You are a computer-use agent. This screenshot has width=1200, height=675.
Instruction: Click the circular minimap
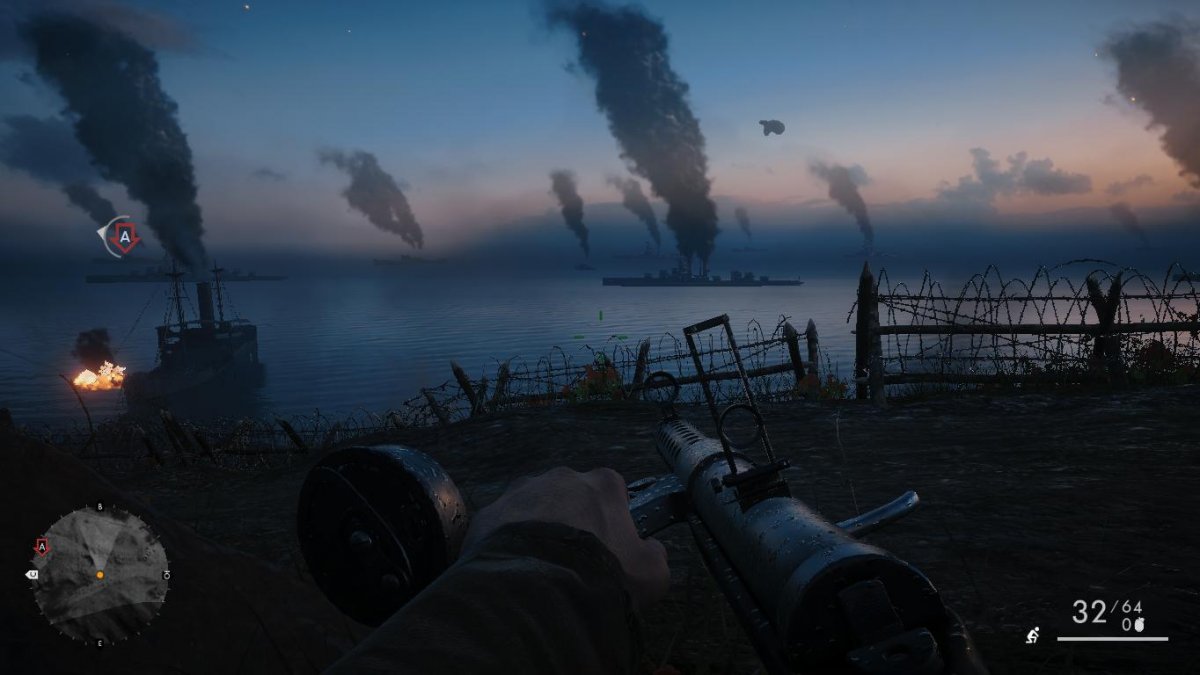99,574
